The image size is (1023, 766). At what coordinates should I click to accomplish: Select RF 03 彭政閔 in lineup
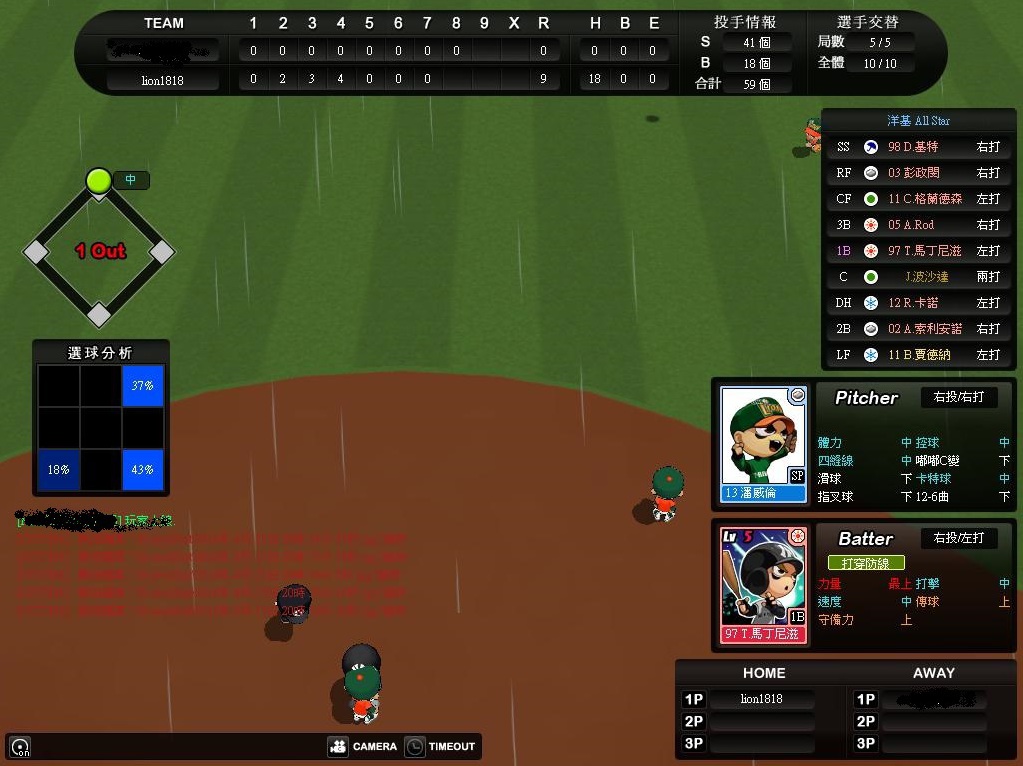[918, 173]
